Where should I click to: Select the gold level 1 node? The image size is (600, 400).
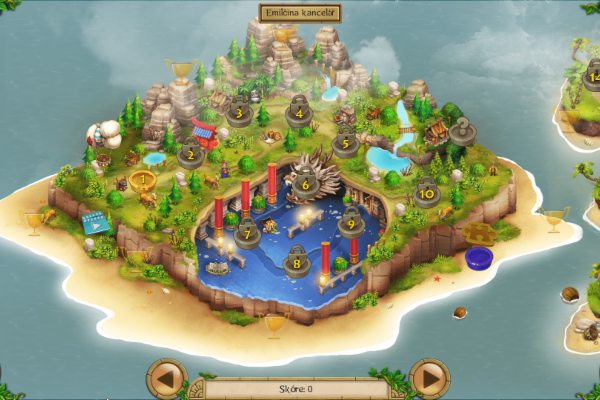point(142,182)
